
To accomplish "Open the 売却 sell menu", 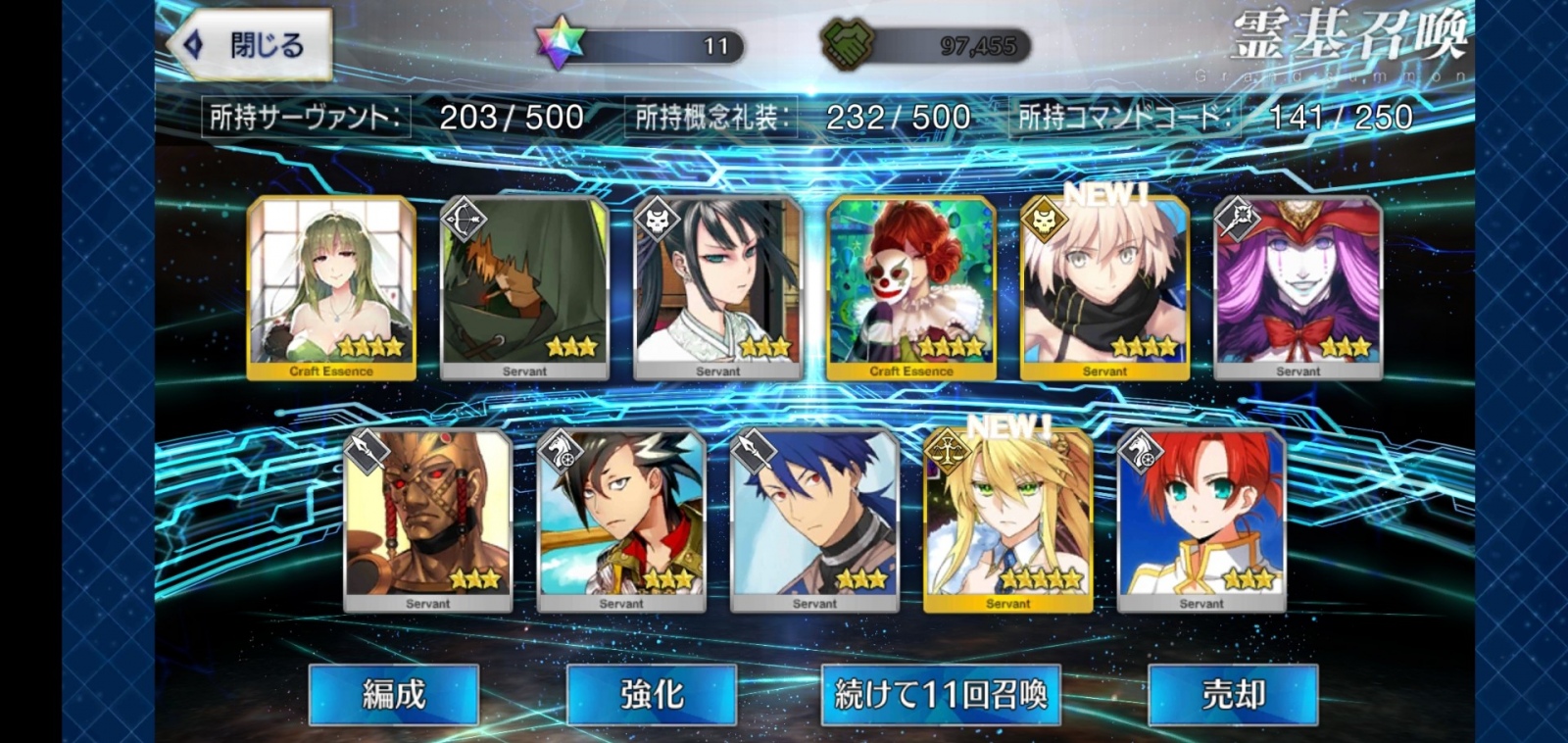I will tap(1233, 694).
